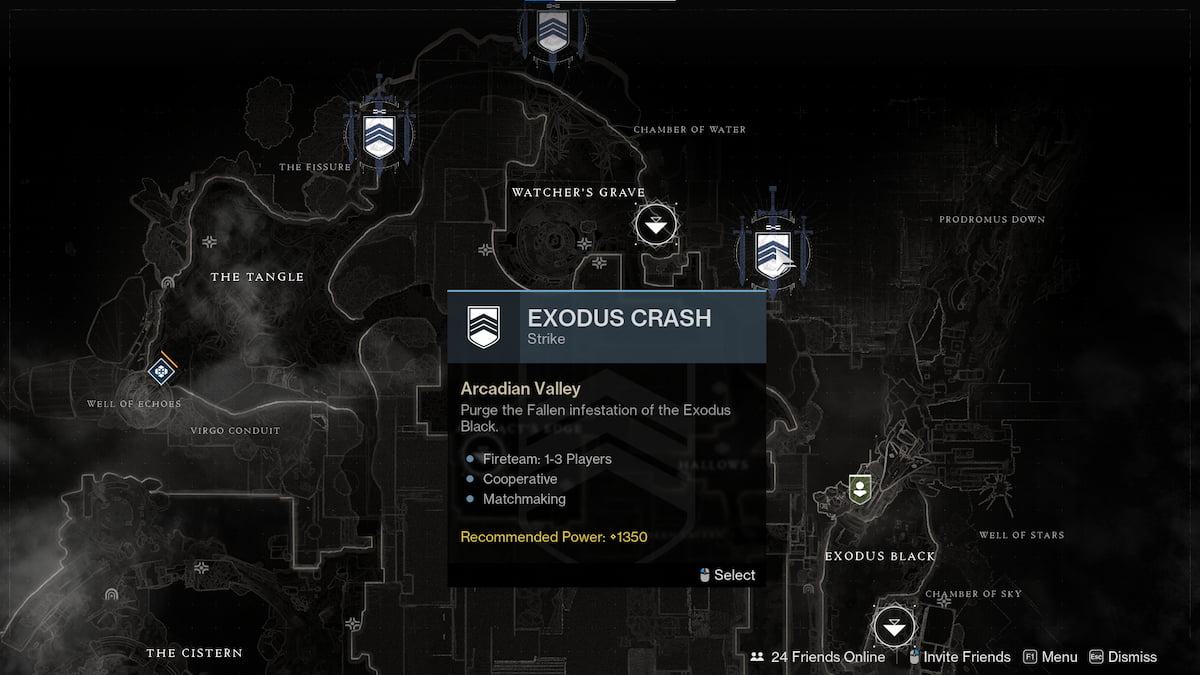Screen dimensions: 1200x675
Task: Choose the landing zone beside Watcher's Grave
Action: tap(655, 226)
